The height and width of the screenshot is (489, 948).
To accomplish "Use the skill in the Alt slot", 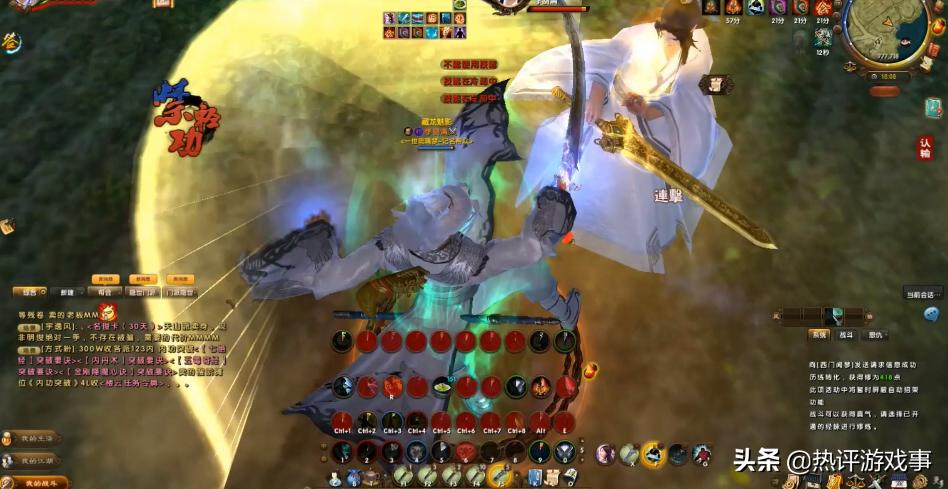I will pyautogui.click(x=540, y=421).
